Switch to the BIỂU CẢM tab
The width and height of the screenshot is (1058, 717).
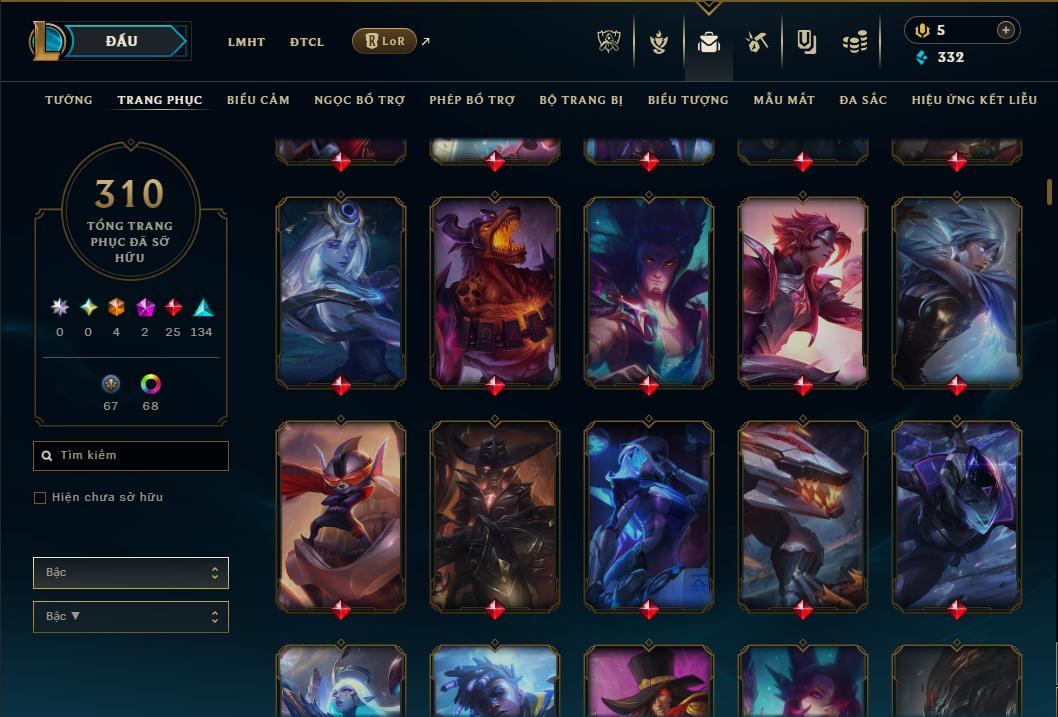pos(258,100)
